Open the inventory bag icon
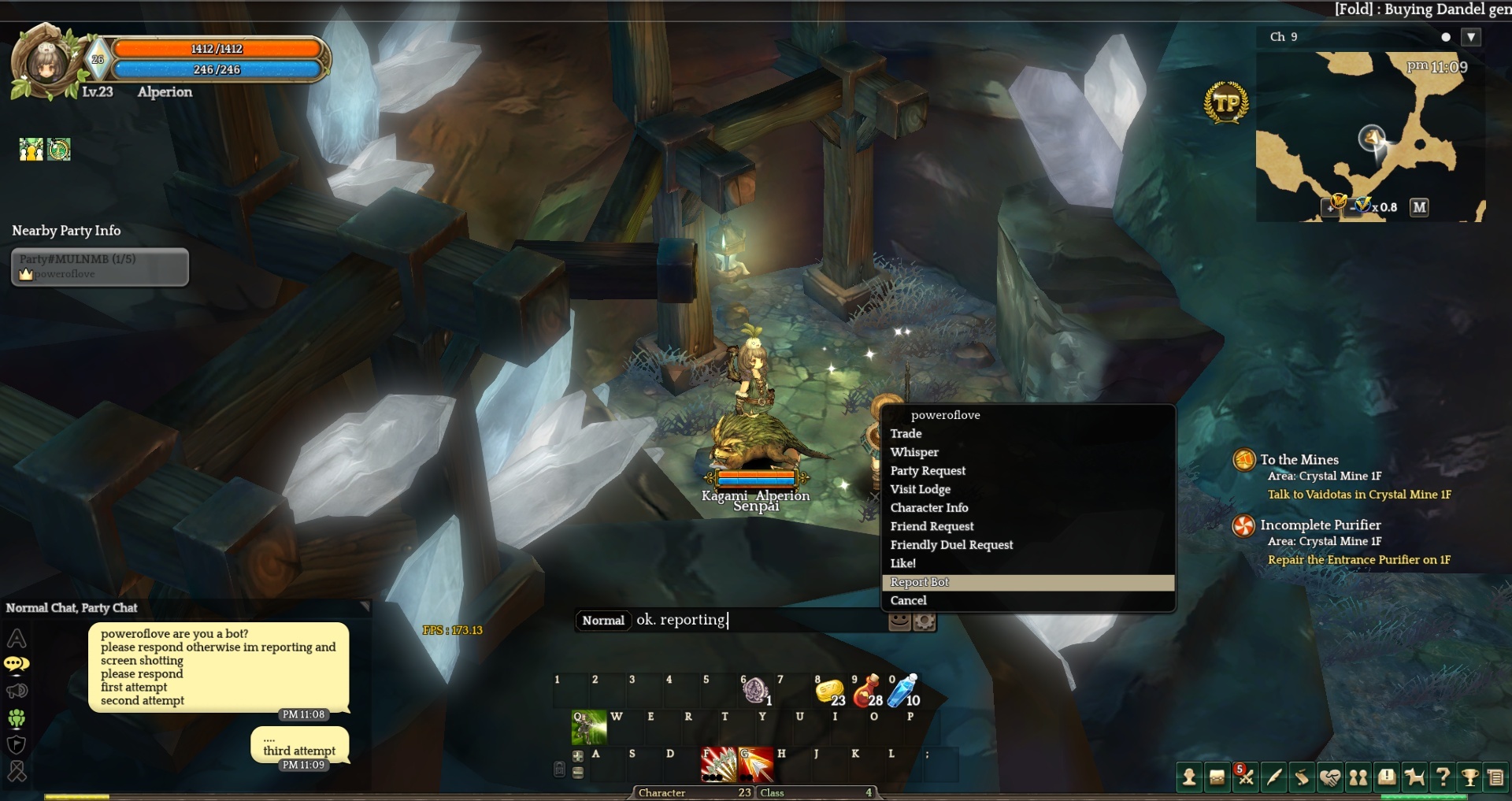This screenshot has width=1512, height=801. click(1217, 778)
